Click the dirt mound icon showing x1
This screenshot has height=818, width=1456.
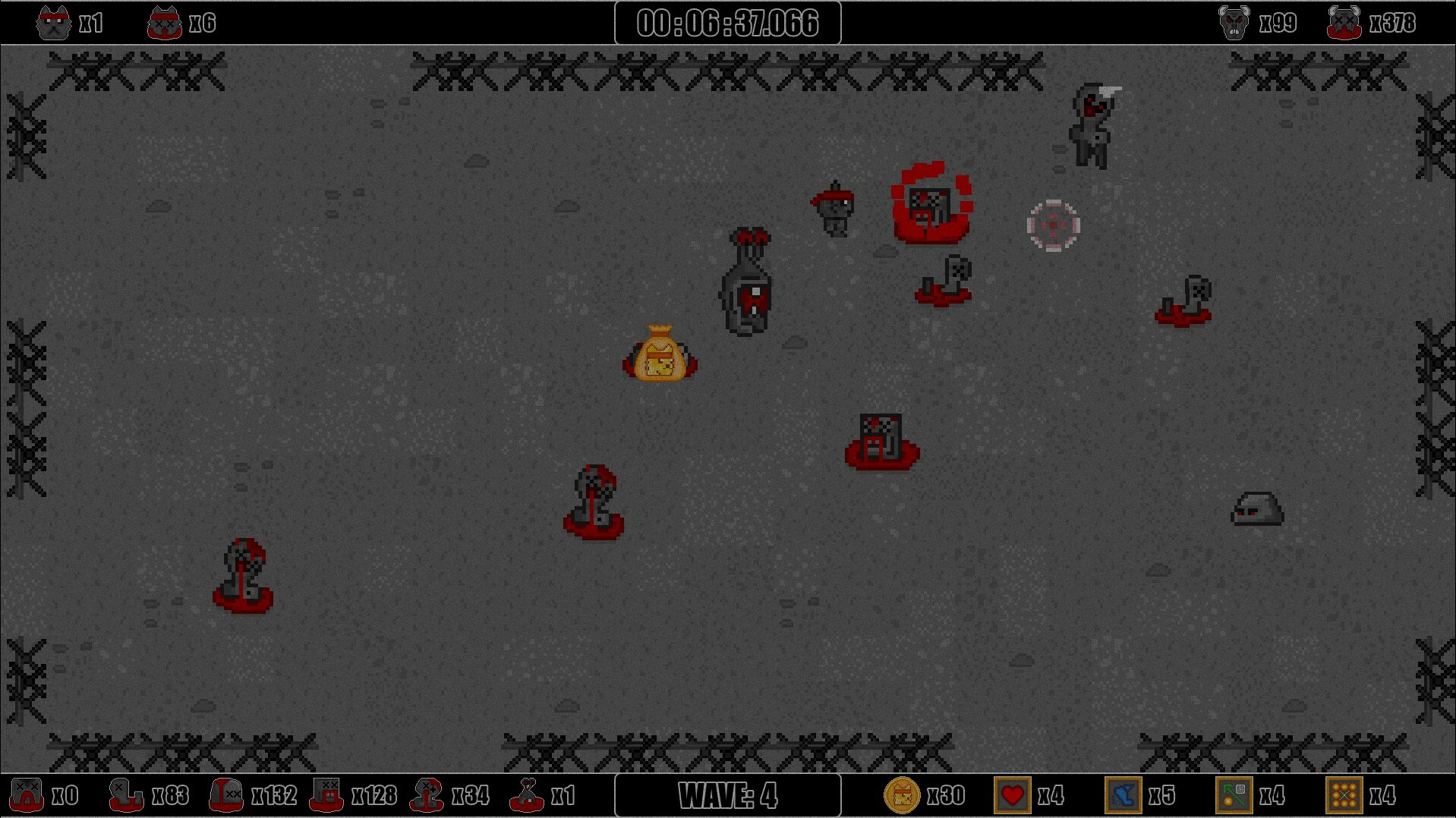click(x=529, y=796)
